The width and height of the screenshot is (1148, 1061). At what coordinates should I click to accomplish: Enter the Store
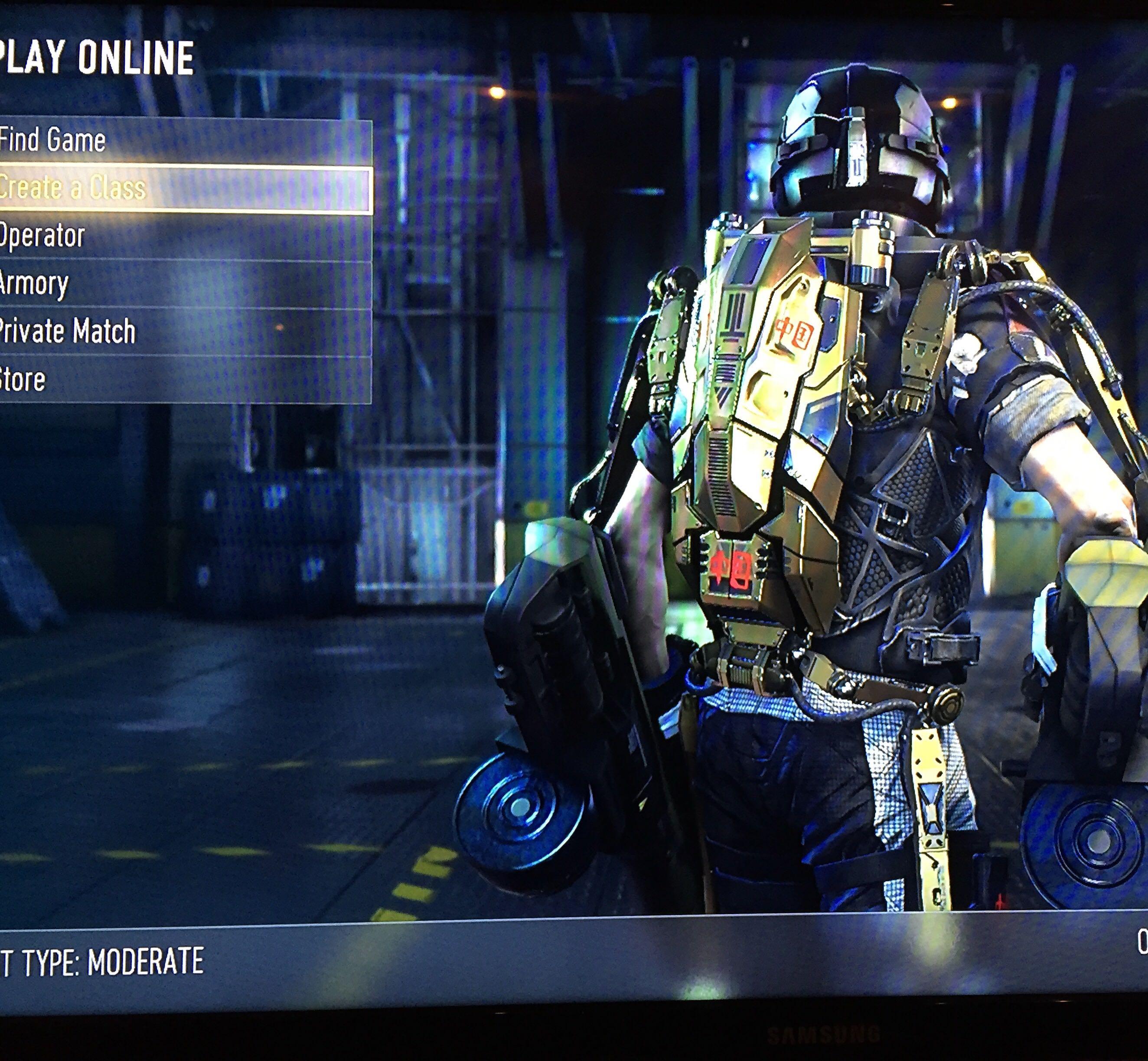pyautogui.click(x=23, y=380)
